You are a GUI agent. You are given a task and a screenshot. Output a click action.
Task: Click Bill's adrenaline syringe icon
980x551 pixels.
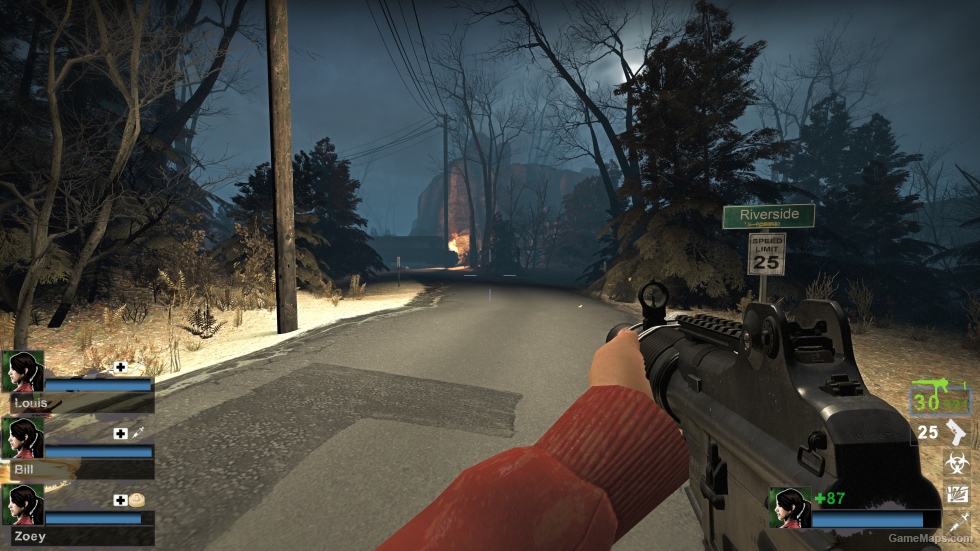(137, 433)
